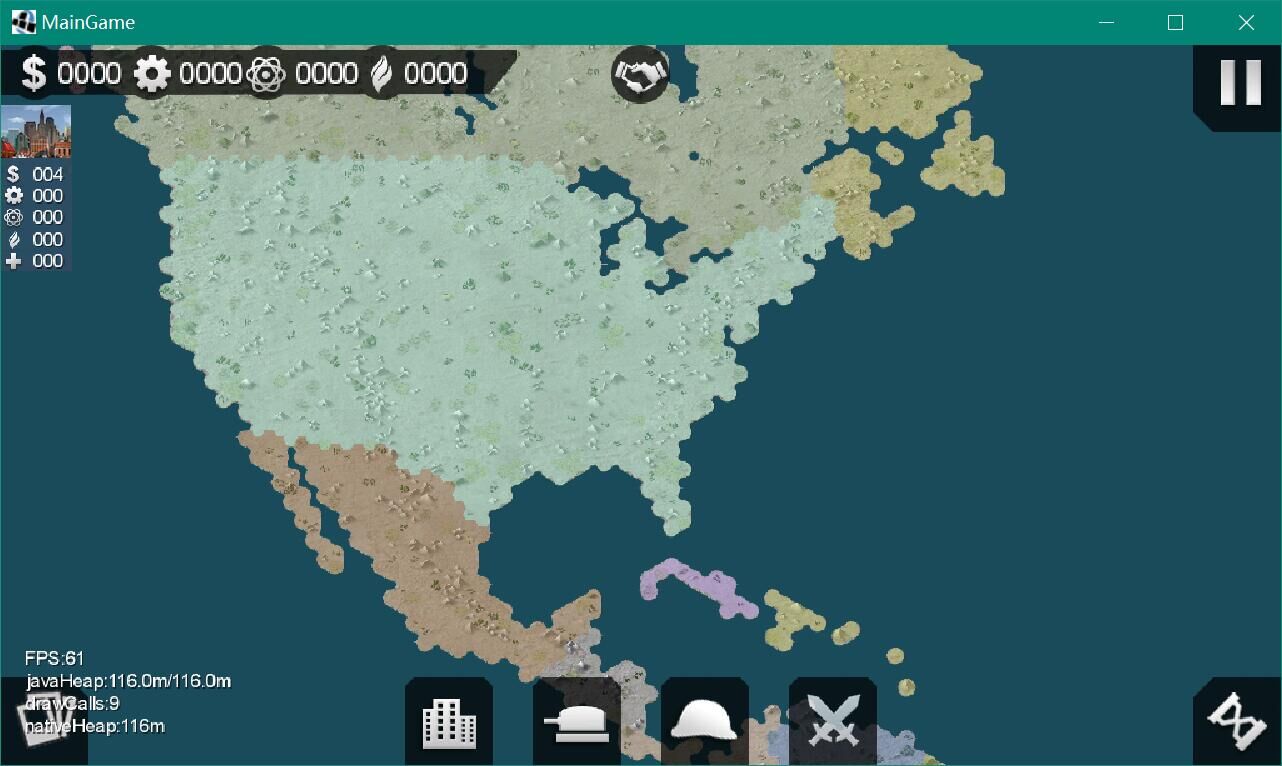This screenshot has height=766, width=1282.
Task: Close the MainGame window
Action: 1246,22
